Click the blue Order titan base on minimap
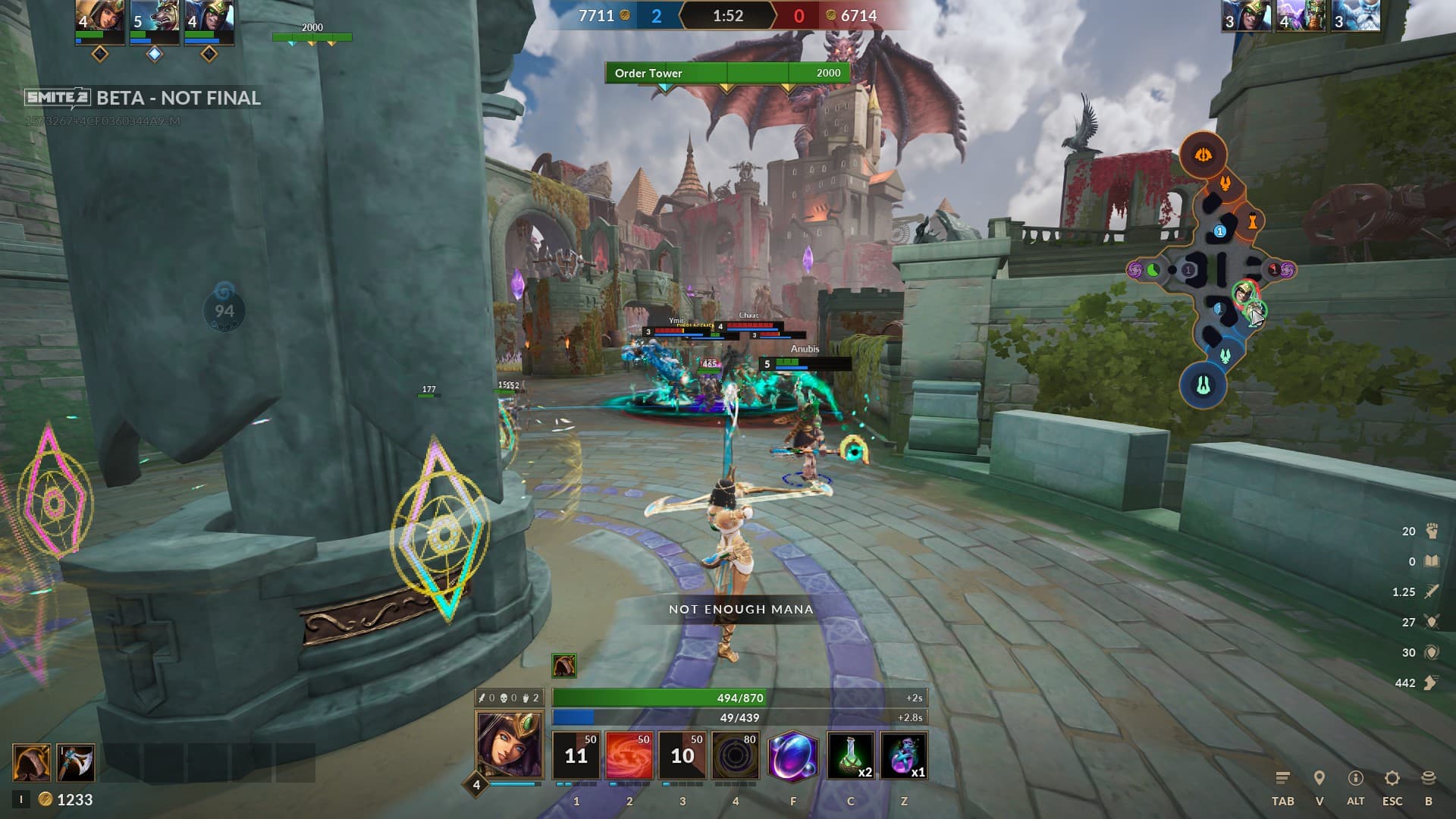This screenshot has width=1456, height=819. [x=1203, y=385]
